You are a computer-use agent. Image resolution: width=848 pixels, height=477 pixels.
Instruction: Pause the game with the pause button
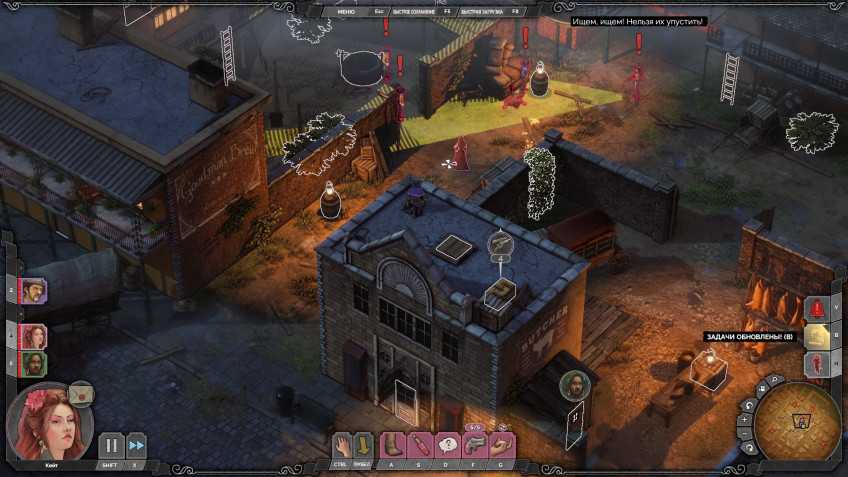(x=111, y=445)
